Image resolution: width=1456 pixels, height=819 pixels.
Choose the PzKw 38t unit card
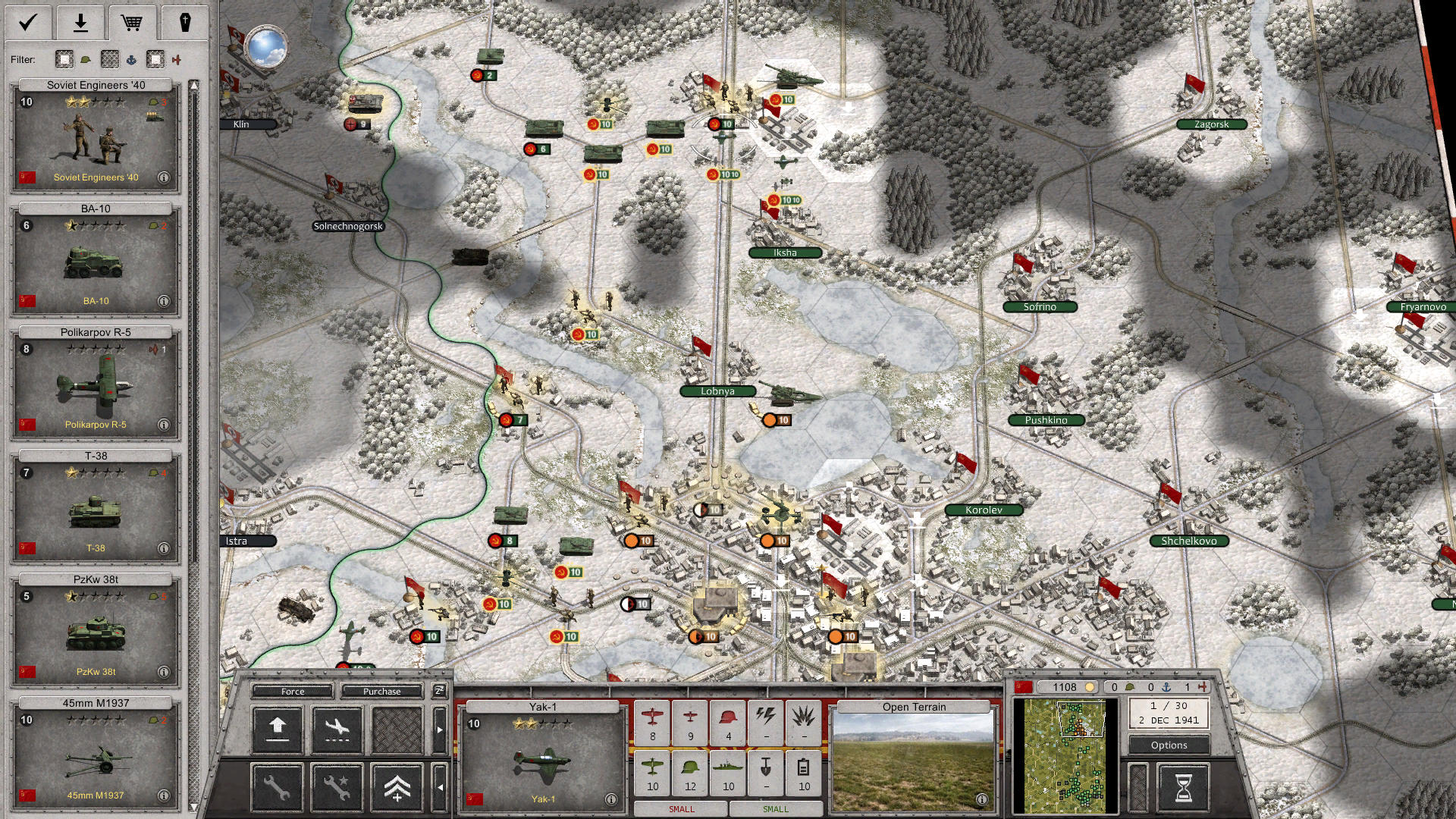[96, 631]
